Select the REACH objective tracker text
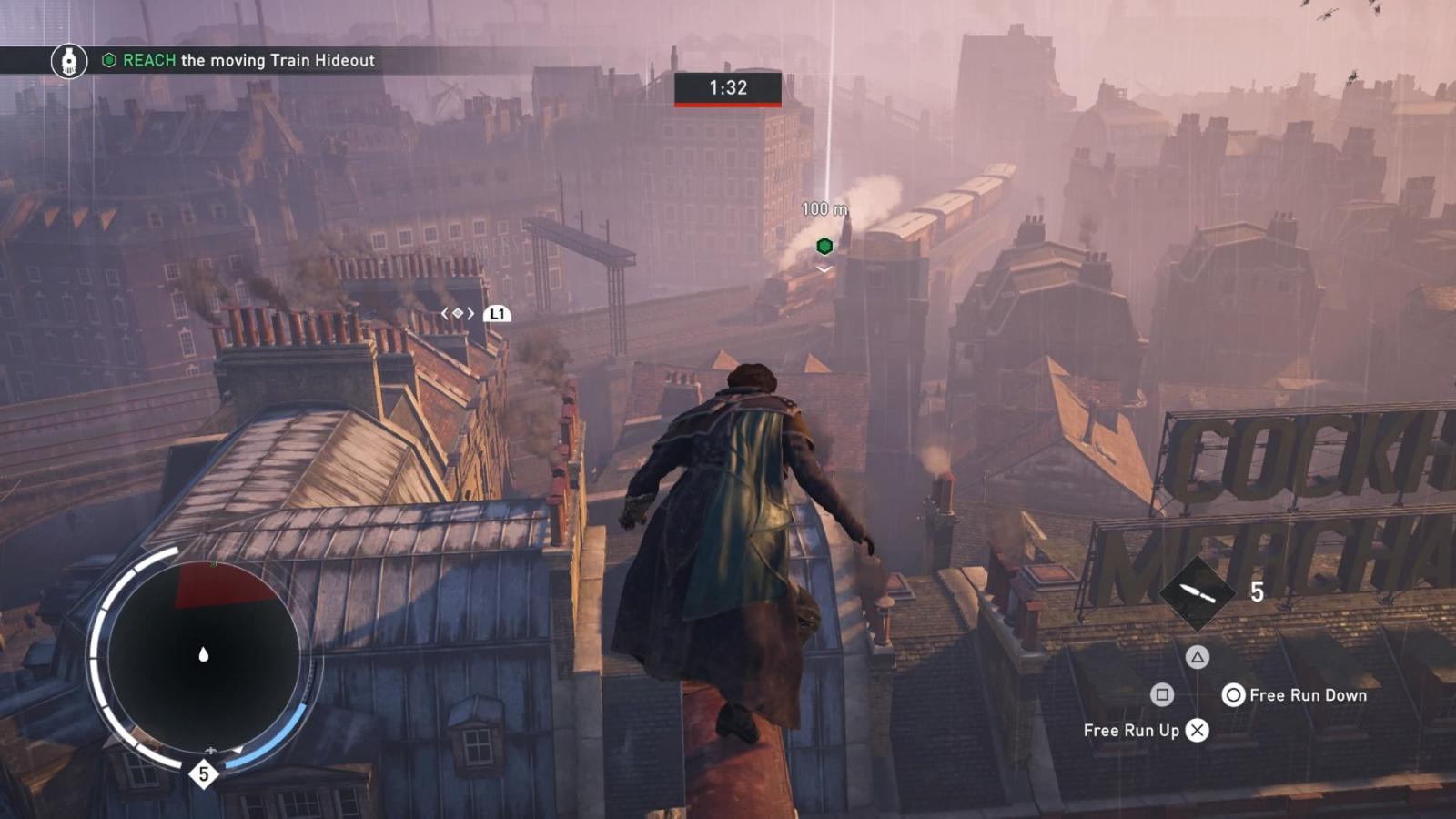Viewport: 1456px width, 819px height. click(248, 61)
